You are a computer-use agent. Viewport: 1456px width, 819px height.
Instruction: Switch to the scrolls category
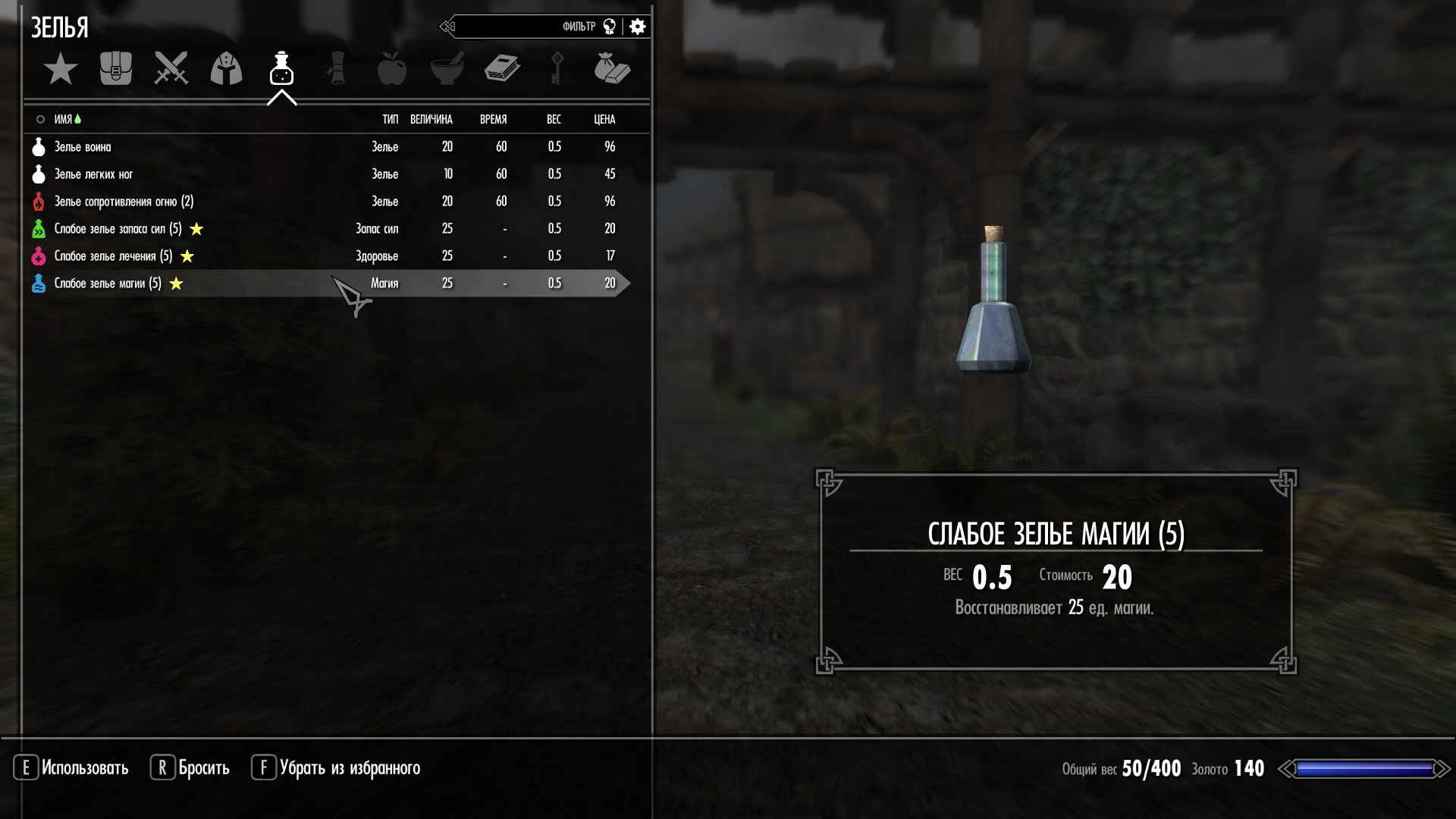point(337,69)
